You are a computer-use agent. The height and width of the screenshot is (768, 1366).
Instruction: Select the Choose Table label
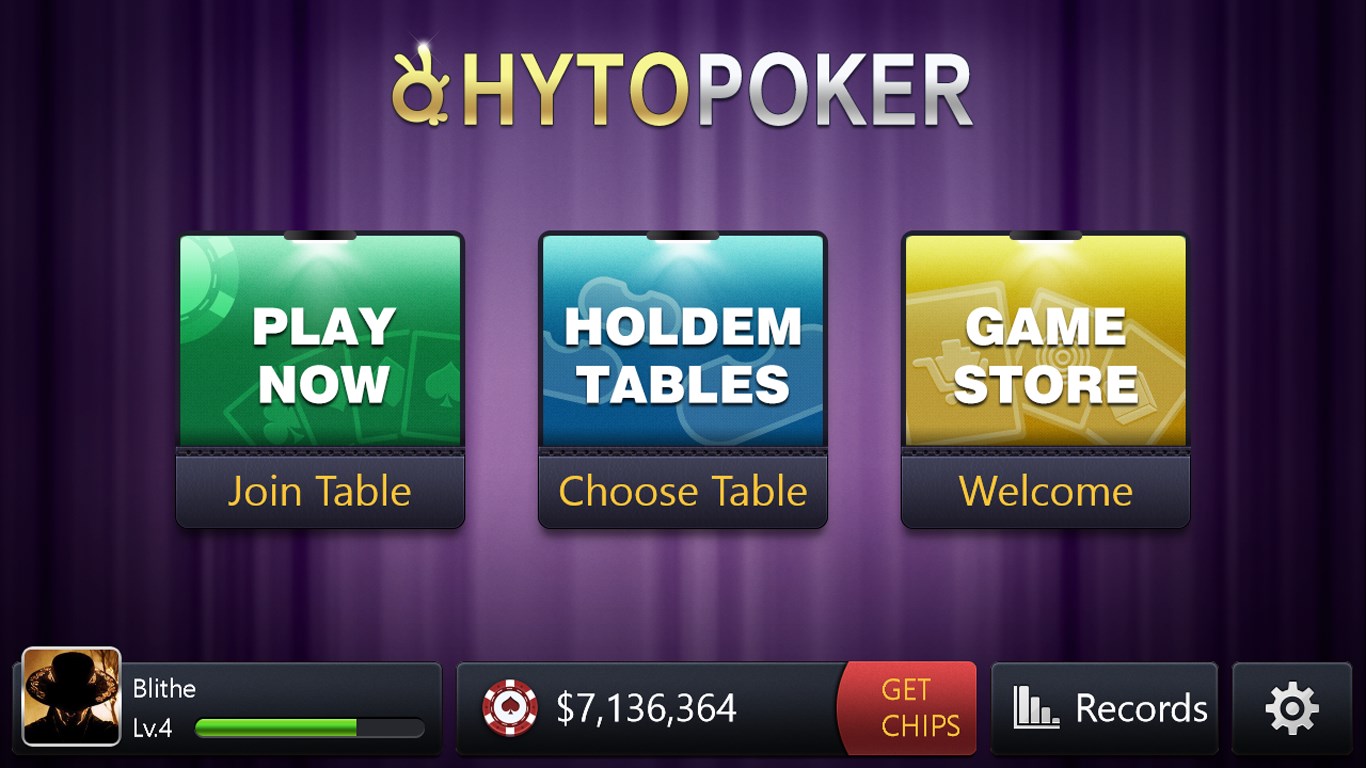click(x=682, y=491)
